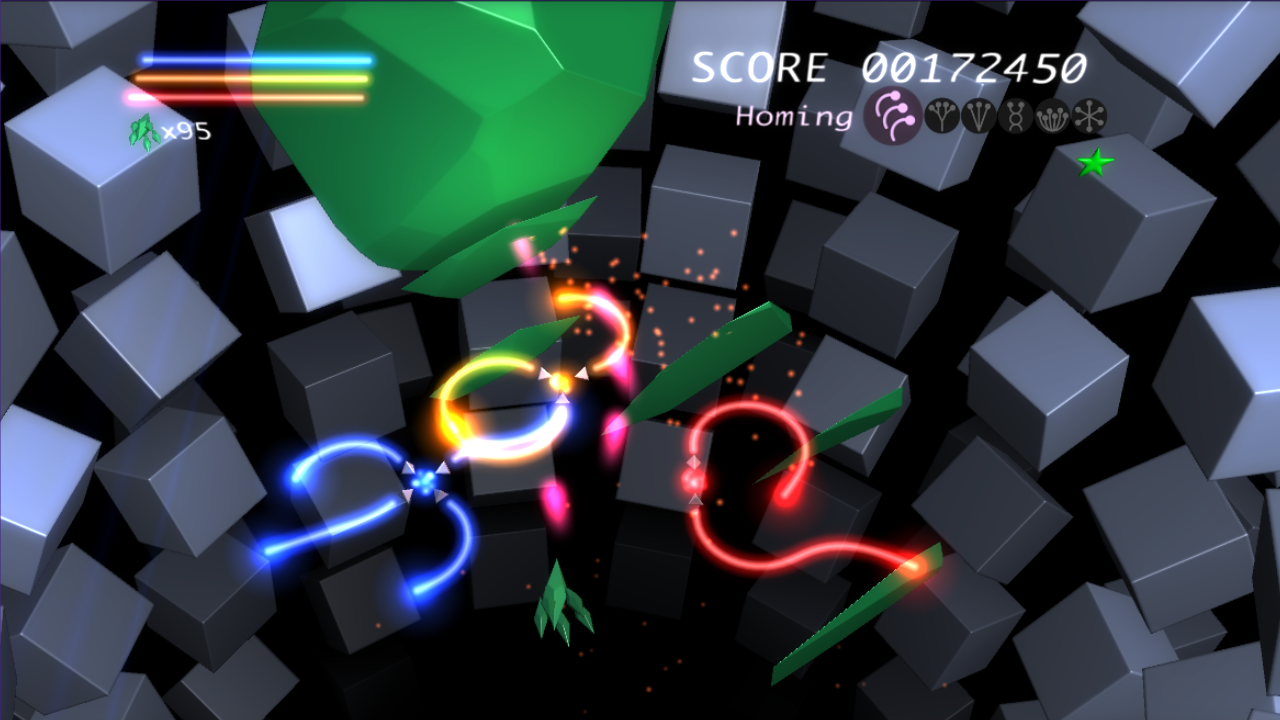
Task: Activate the radial starburst weapon icon
Action: coord(1089,118)
